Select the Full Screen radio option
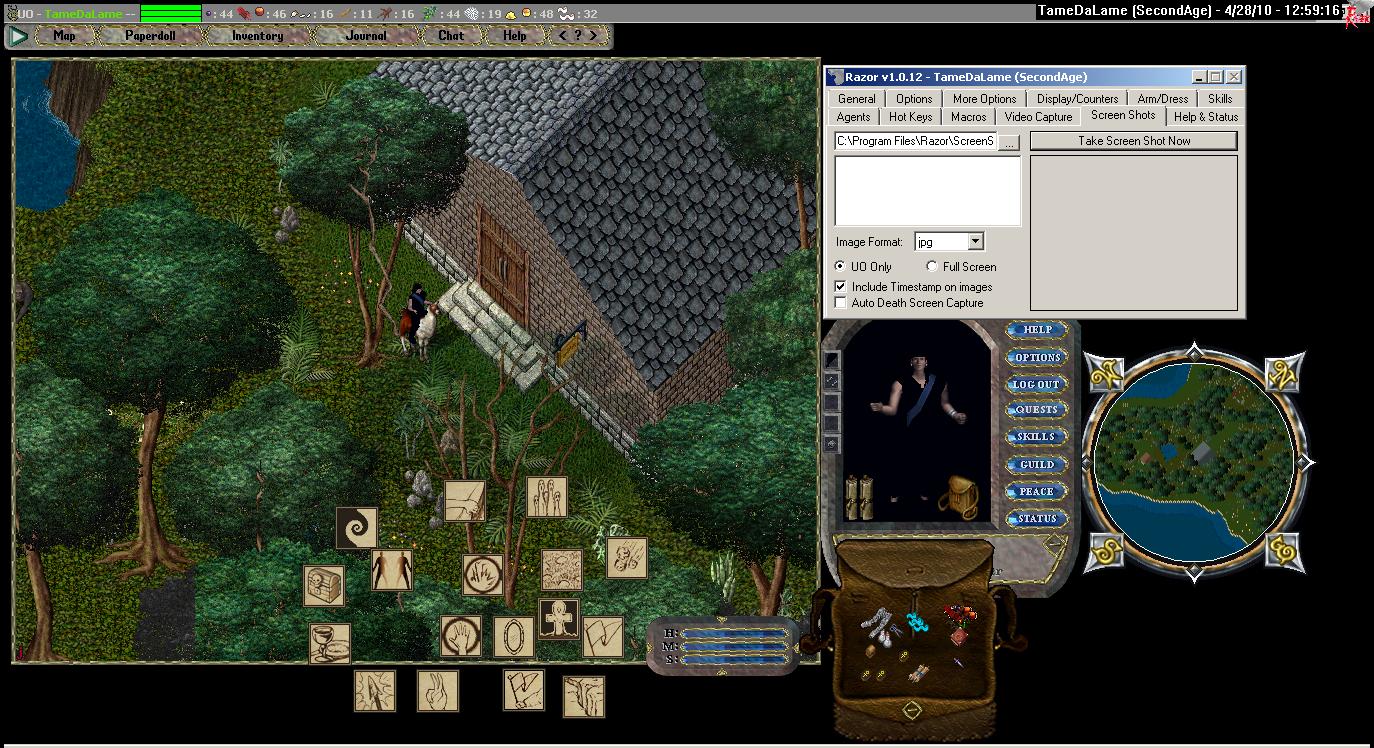1374x748 pixels. click(932, 267)
